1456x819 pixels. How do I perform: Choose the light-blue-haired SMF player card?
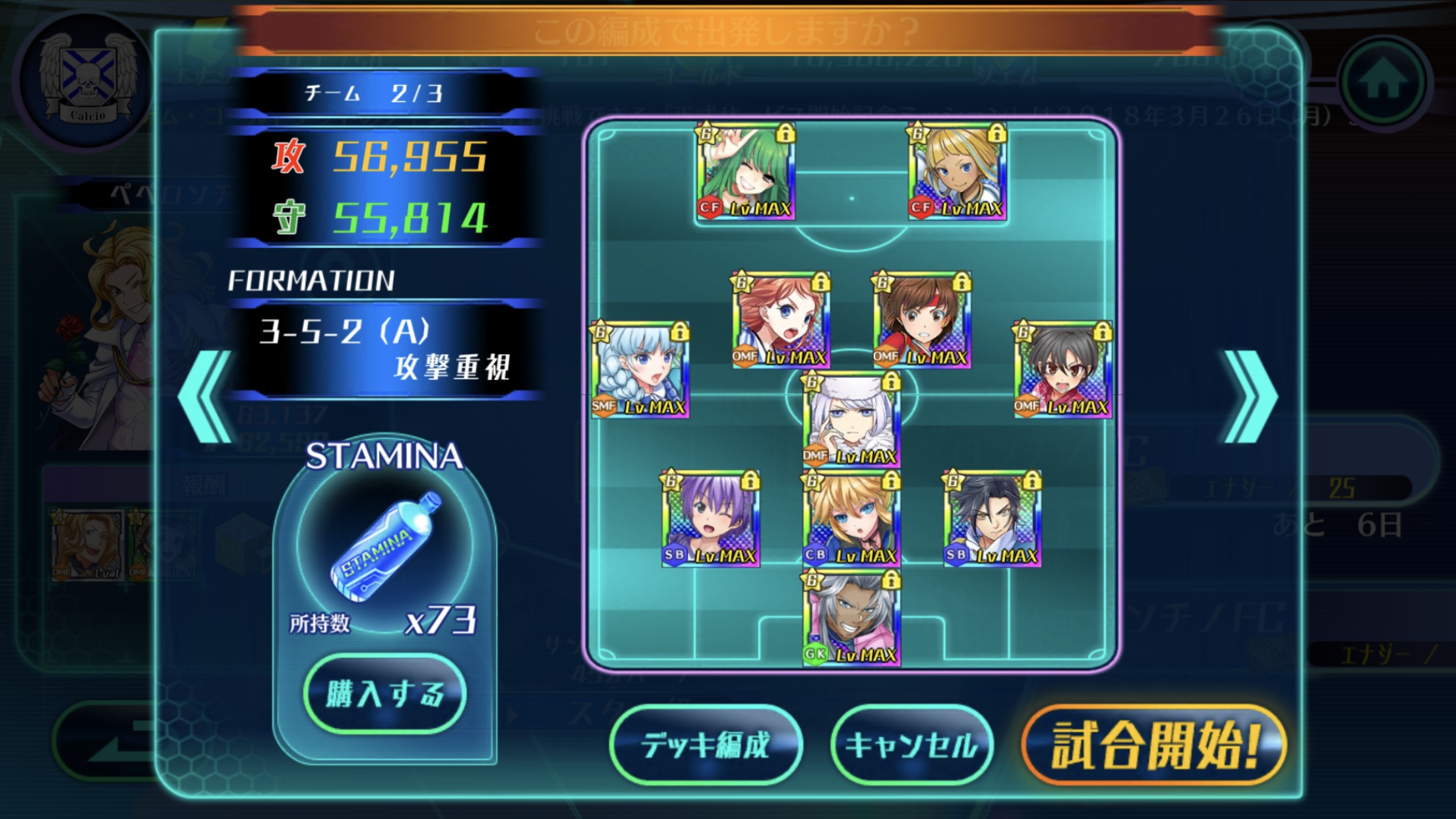click(640, 370)
